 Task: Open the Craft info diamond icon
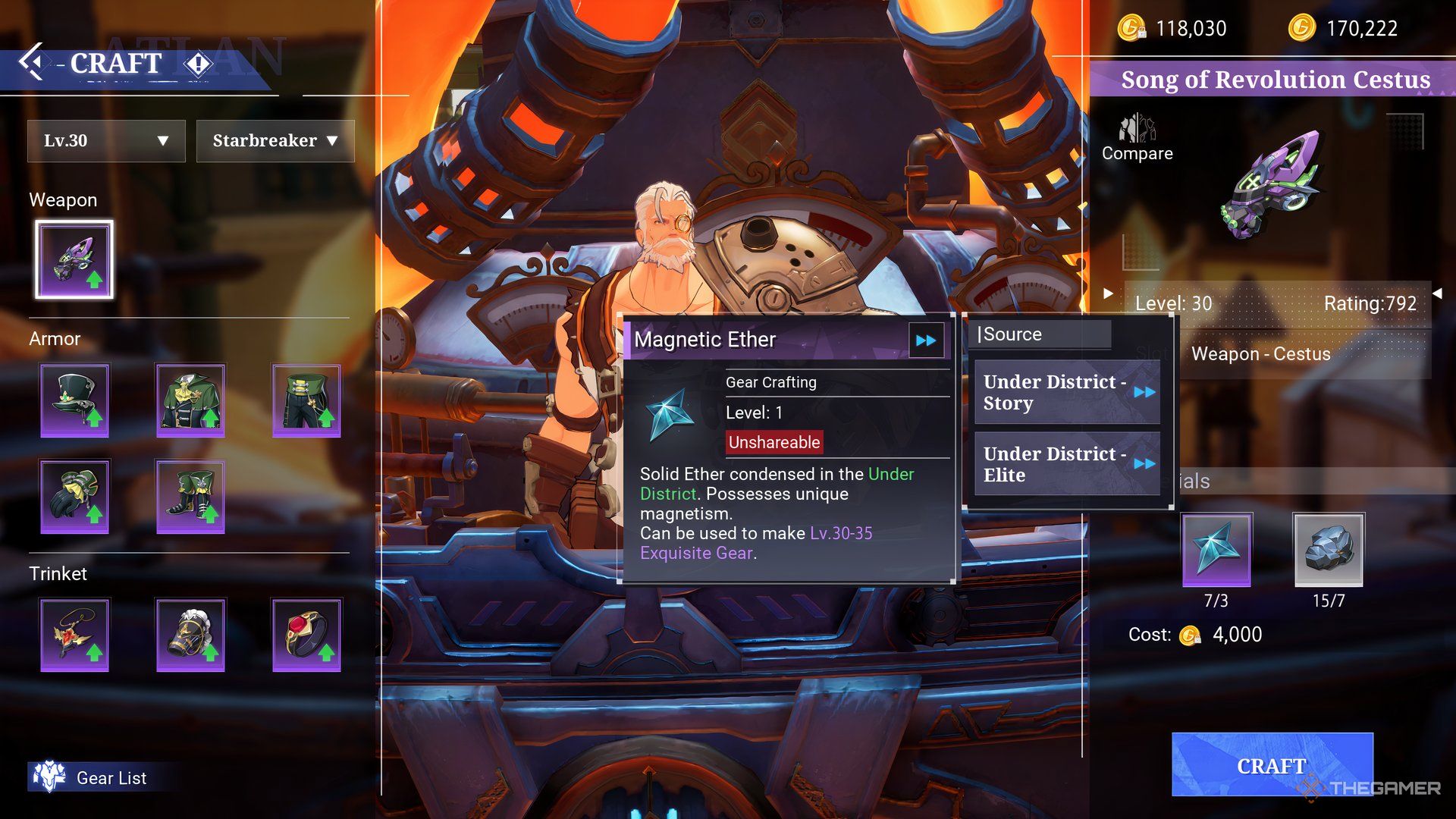pos(198,64)
